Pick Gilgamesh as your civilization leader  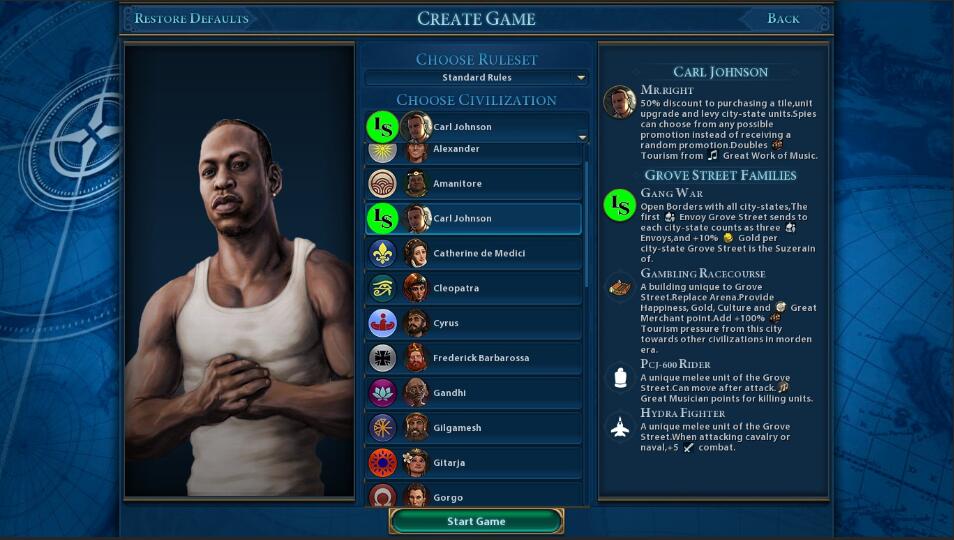coord(474,428)
